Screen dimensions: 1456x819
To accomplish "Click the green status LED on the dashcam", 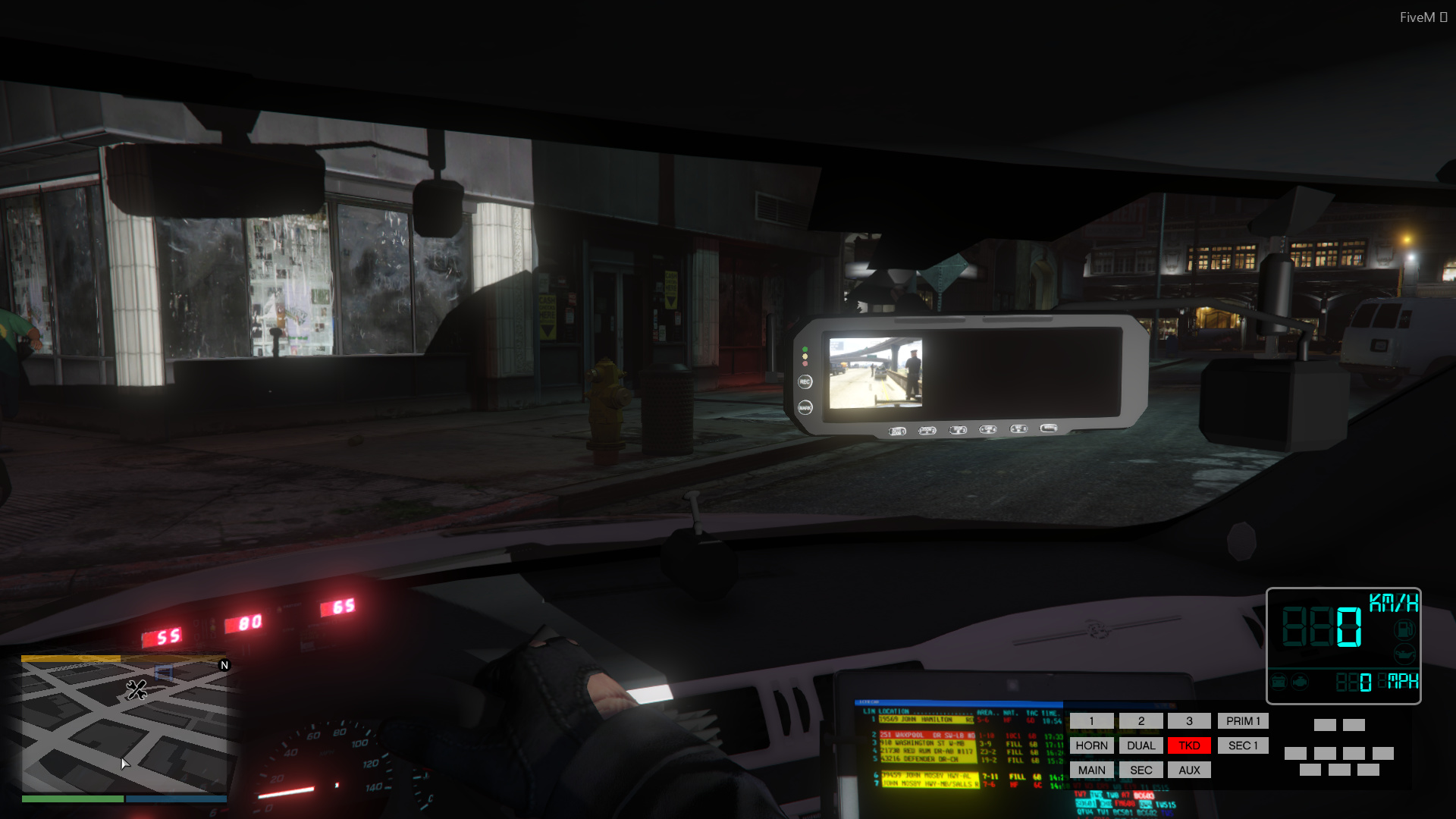I will (x=804, y=350).
